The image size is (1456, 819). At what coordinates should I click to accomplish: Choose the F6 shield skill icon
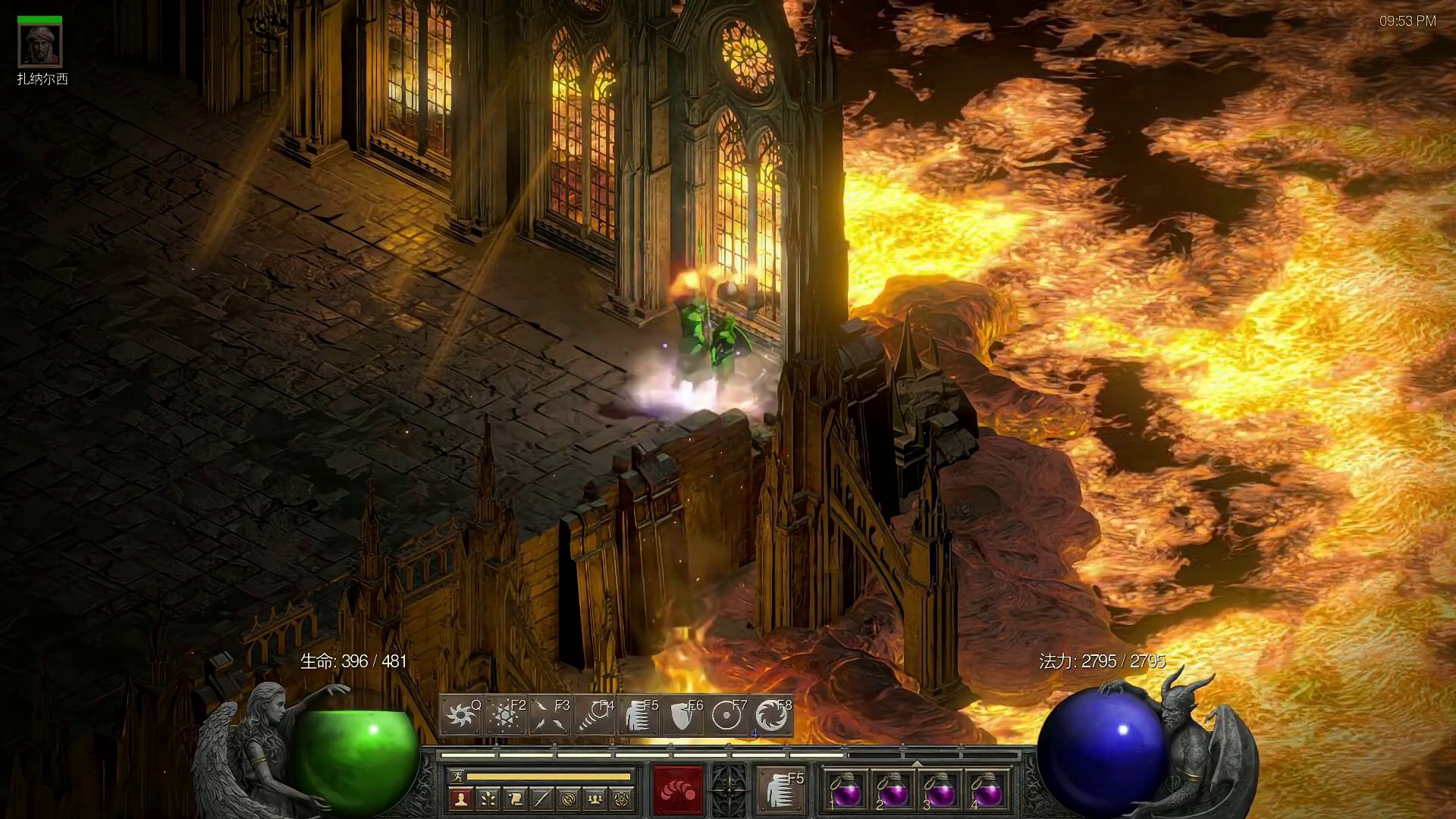(x=682, y=715)
